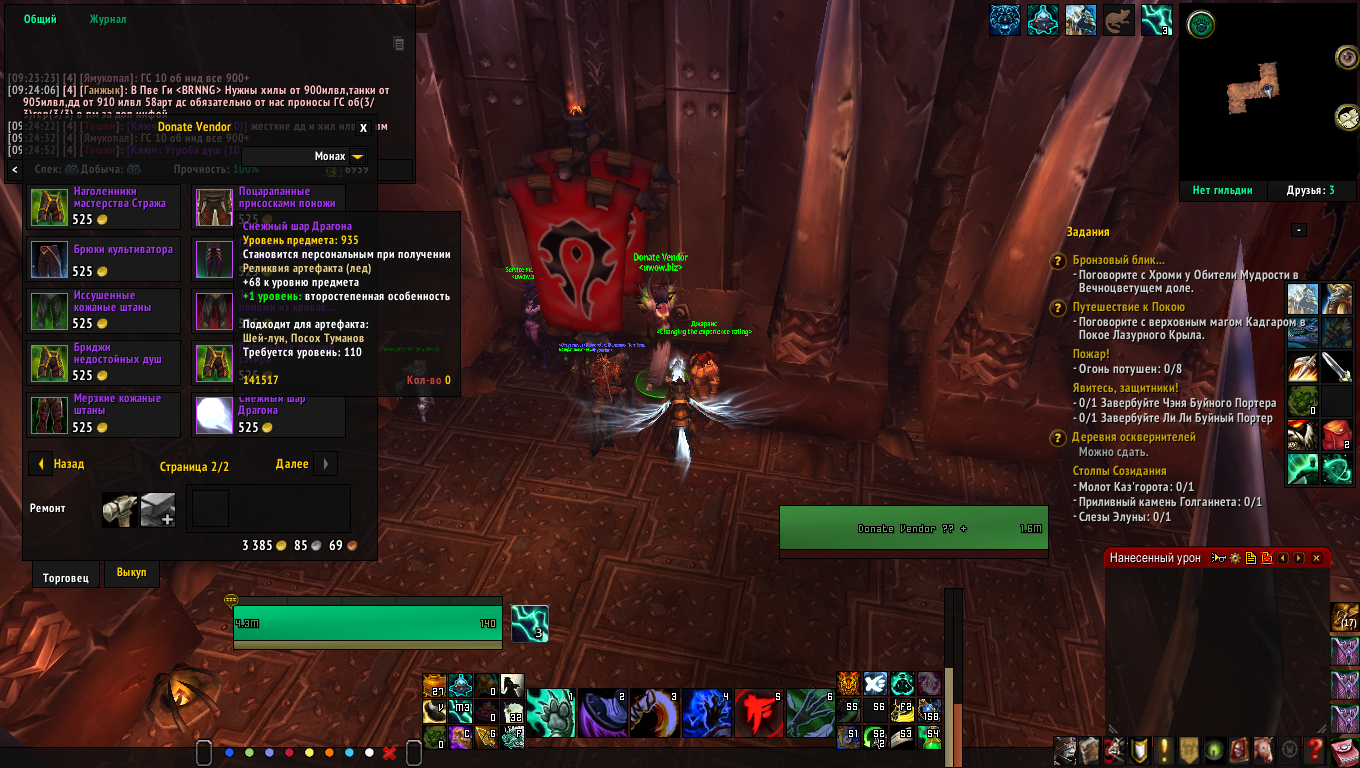Open the Журнал chat tab
The width and height of the screenshot is (1360, 768).
108,20
